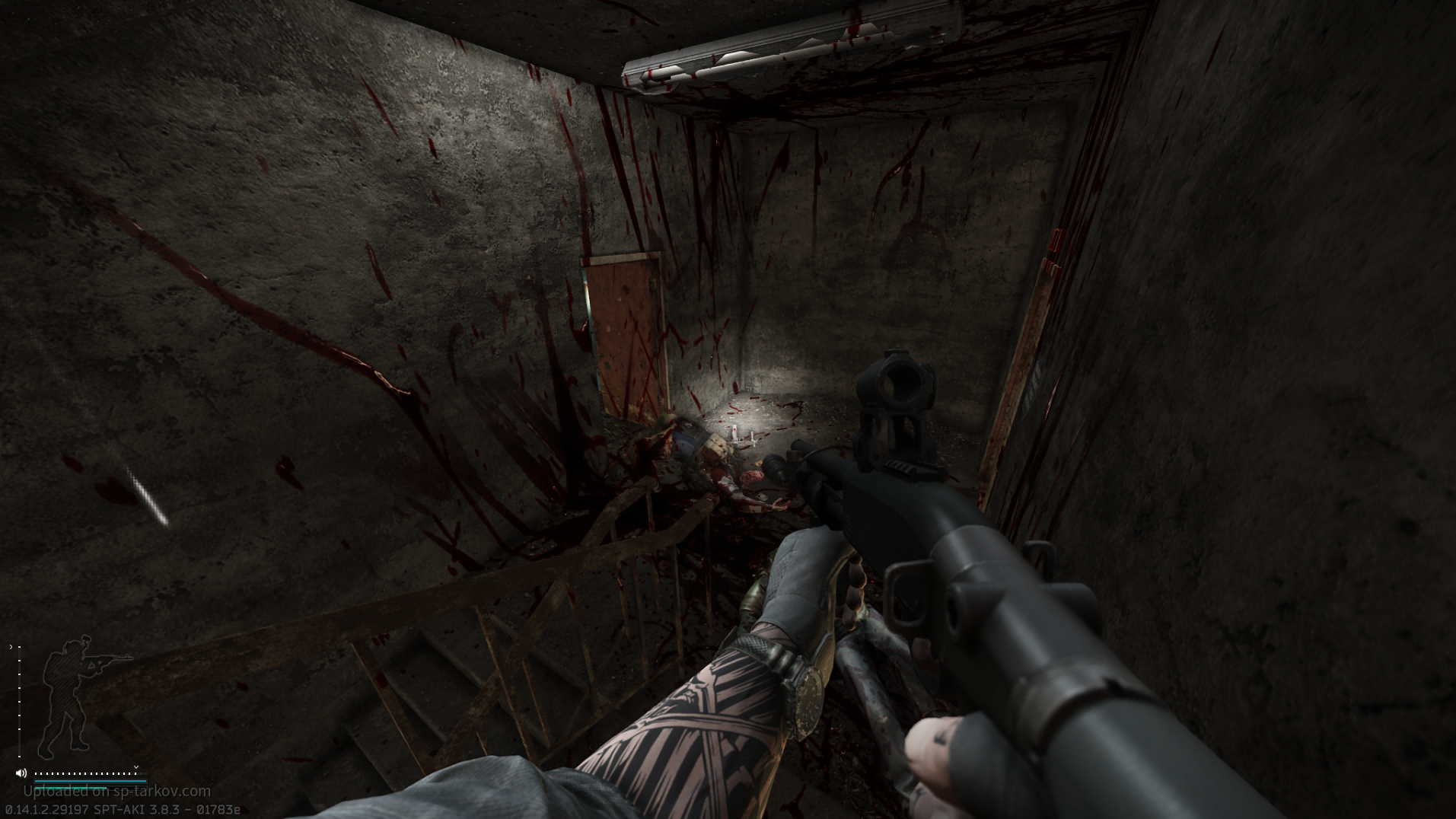Adjust the vertical stance height scale
The image size is (1456, 819).
[18, 700]
